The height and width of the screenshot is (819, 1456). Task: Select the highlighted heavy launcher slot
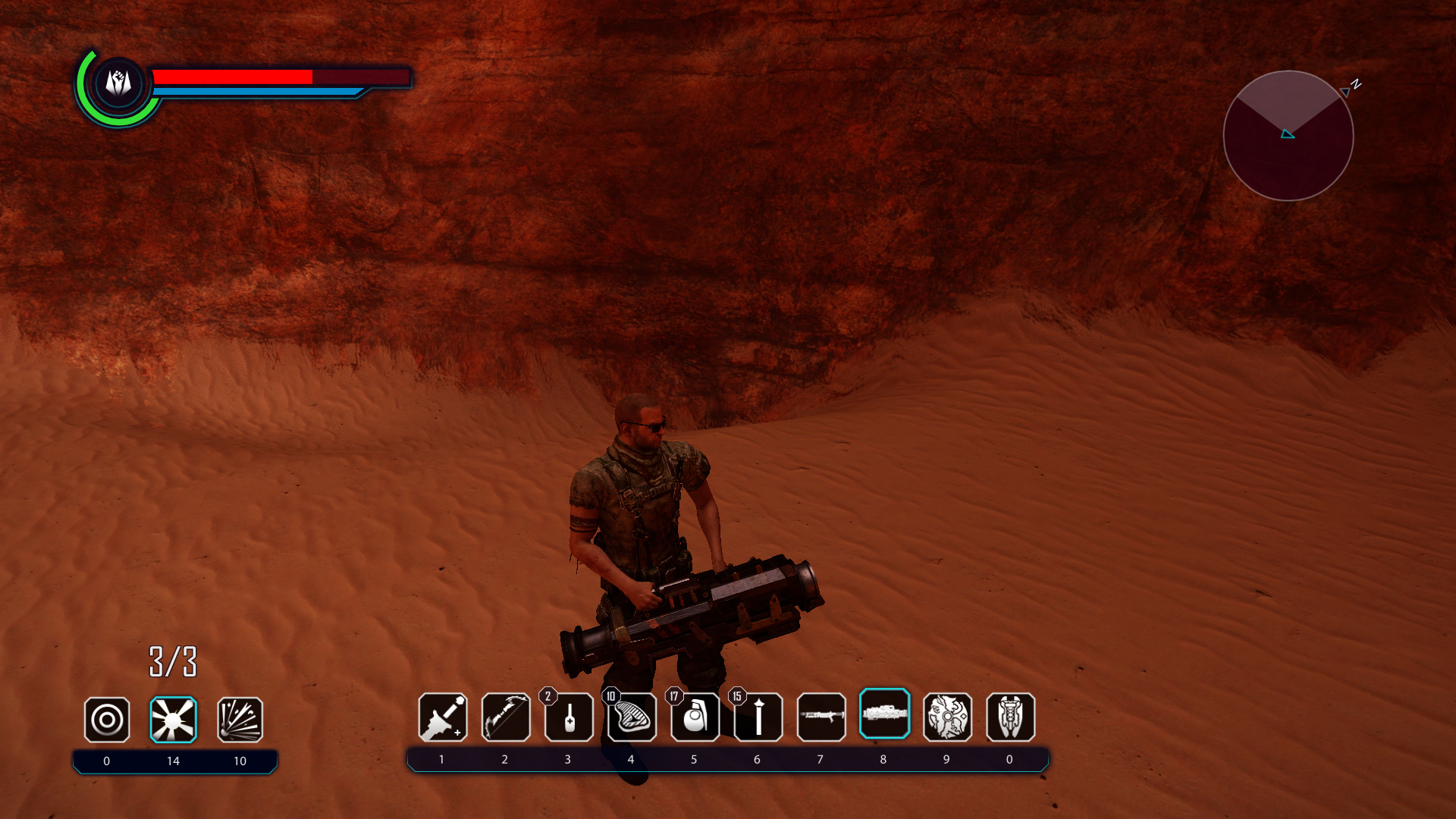[884, 714]
